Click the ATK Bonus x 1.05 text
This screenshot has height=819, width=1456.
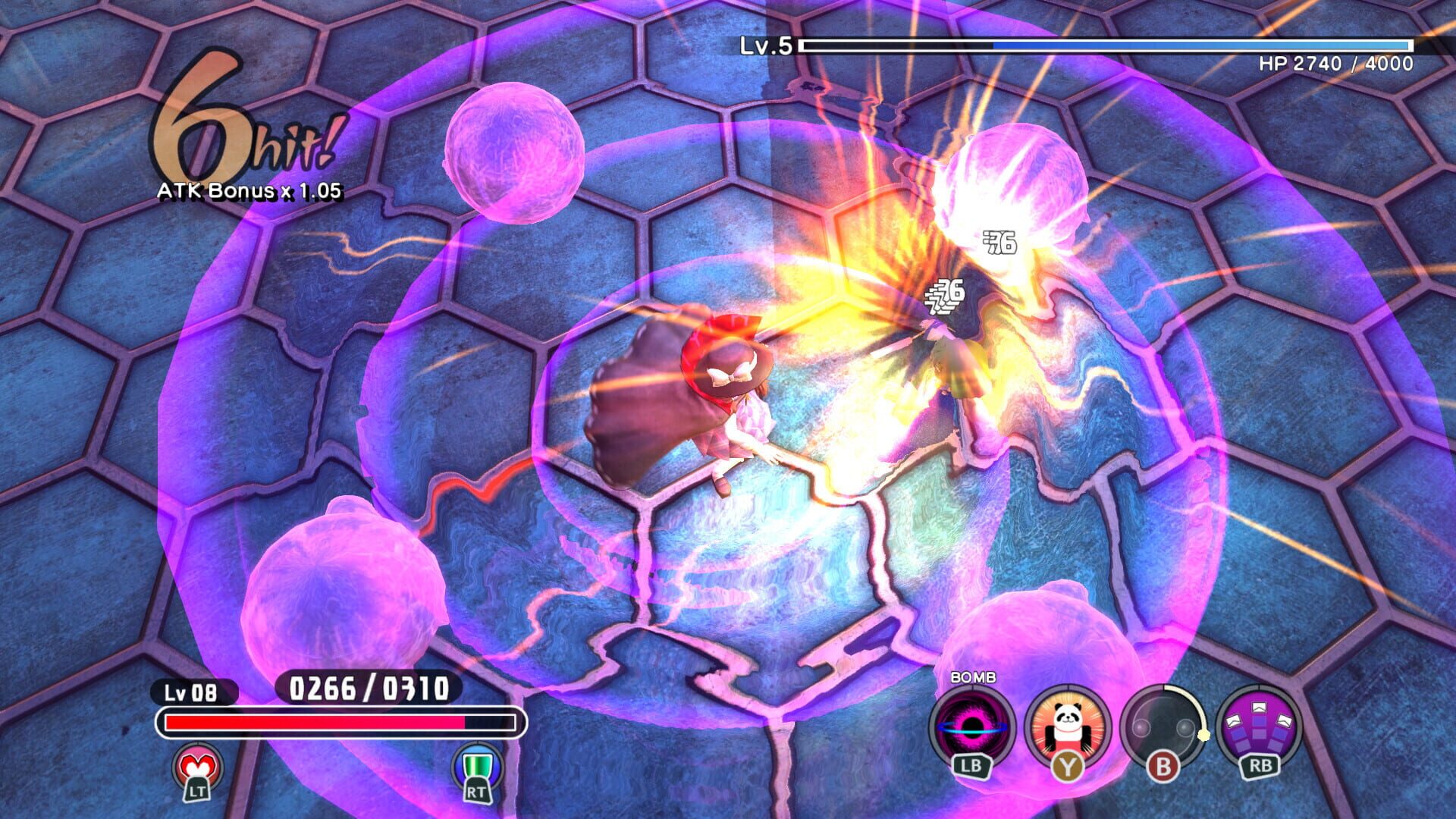coord(250,192)
